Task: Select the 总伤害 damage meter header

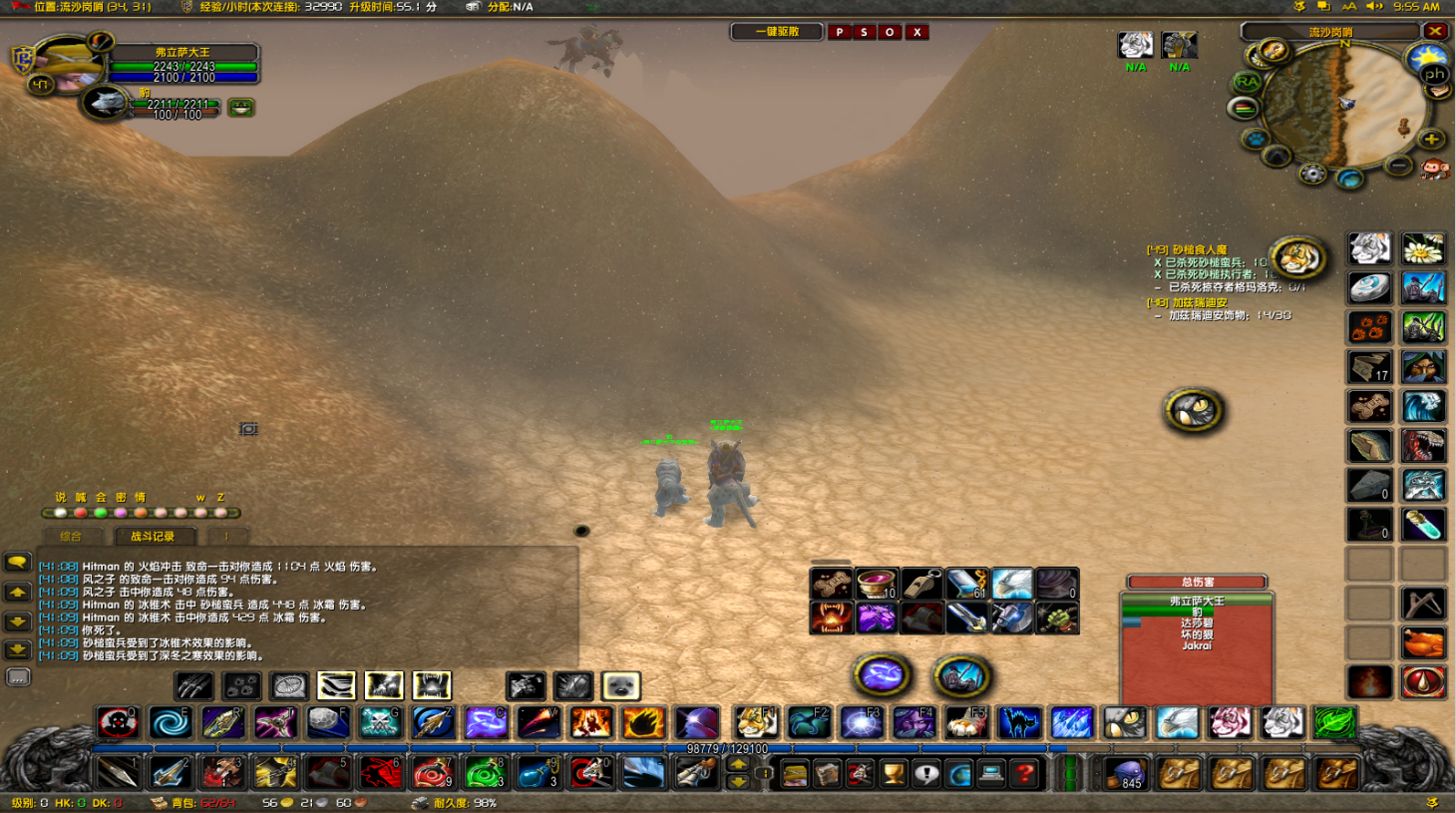Action: pos(1197,582)
